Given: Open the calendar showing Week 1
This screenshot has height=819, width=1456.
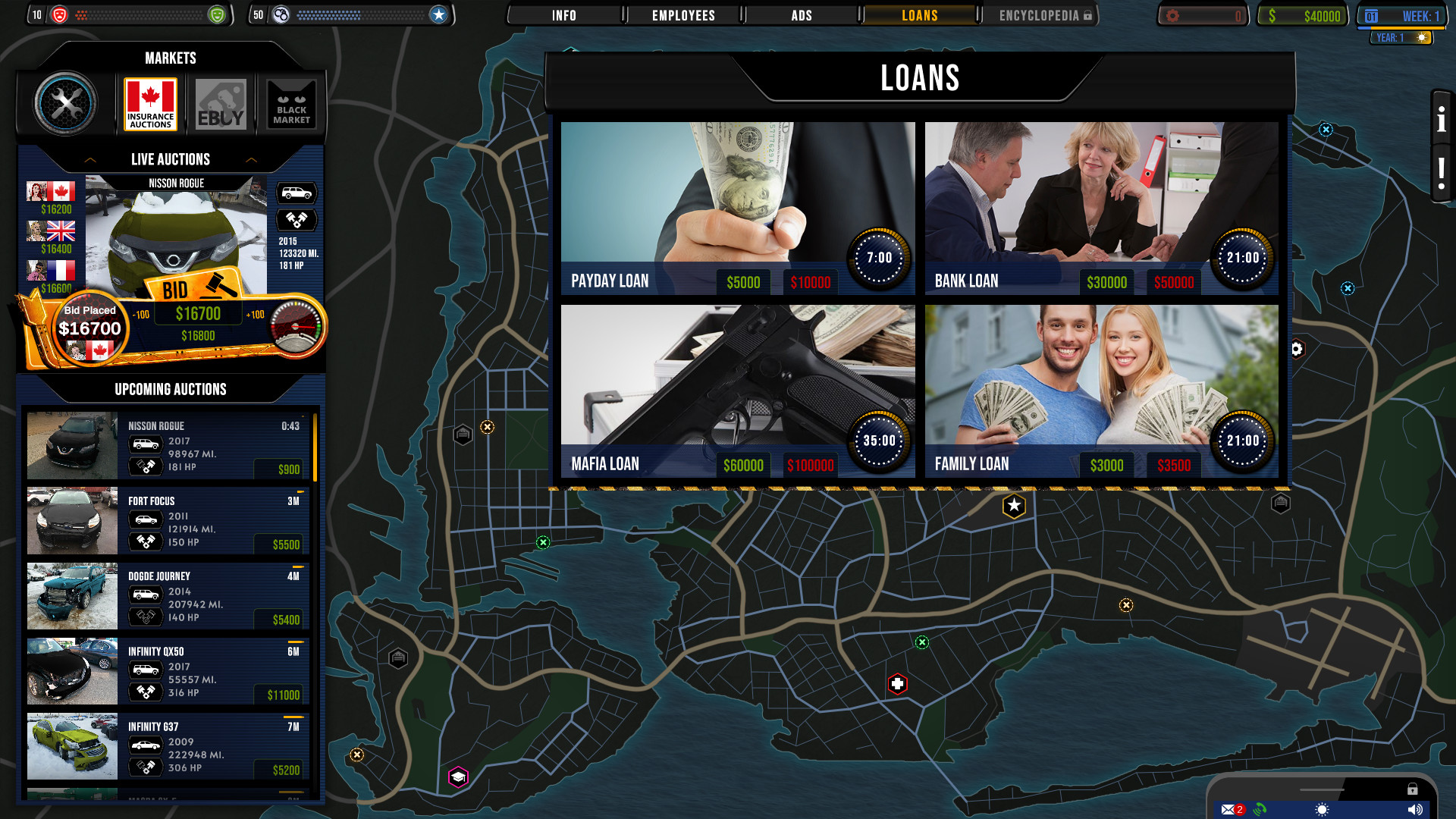Looking at the screenshot, I should coord(1401,14).
